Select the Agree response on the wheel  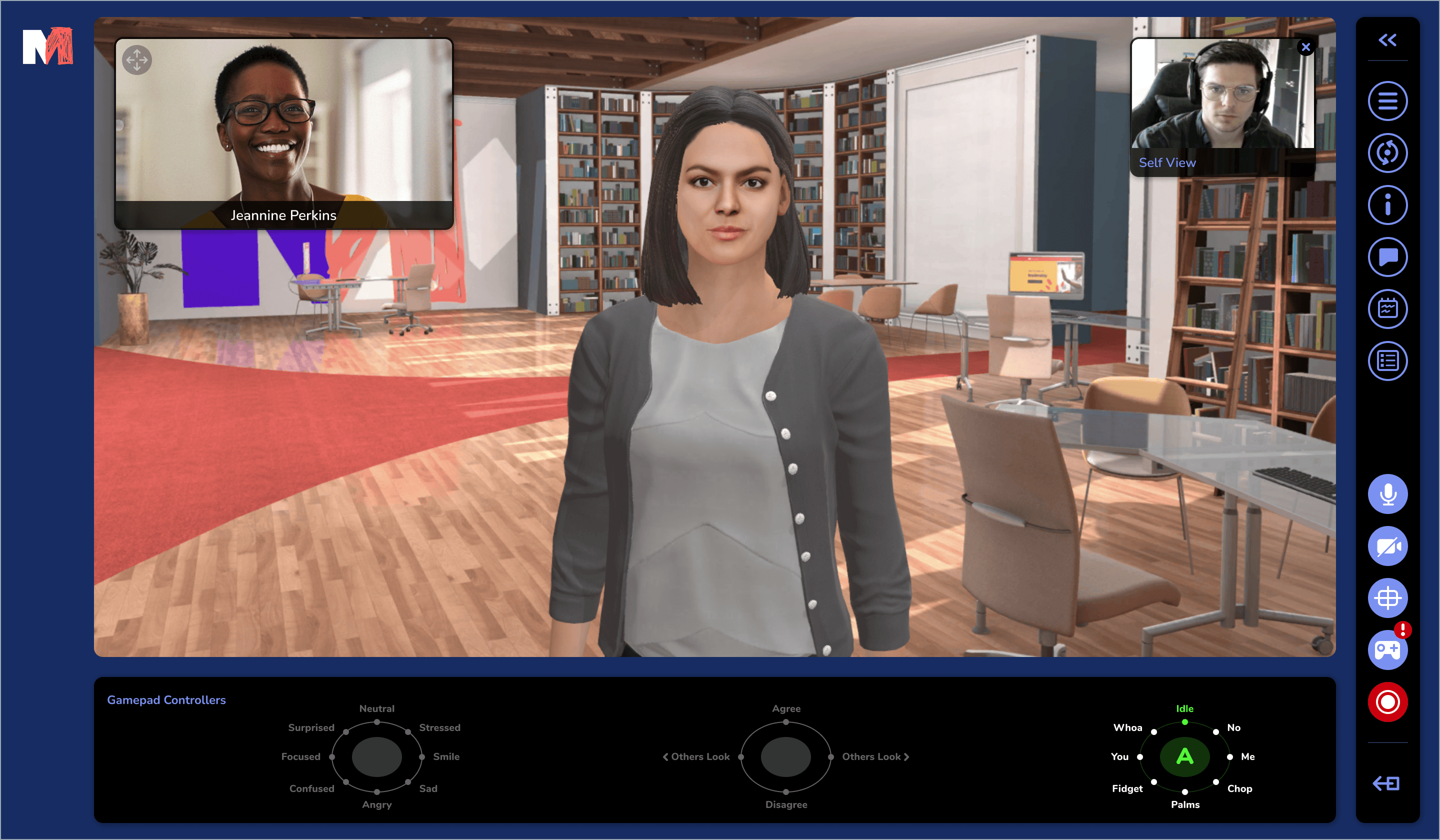785,721
